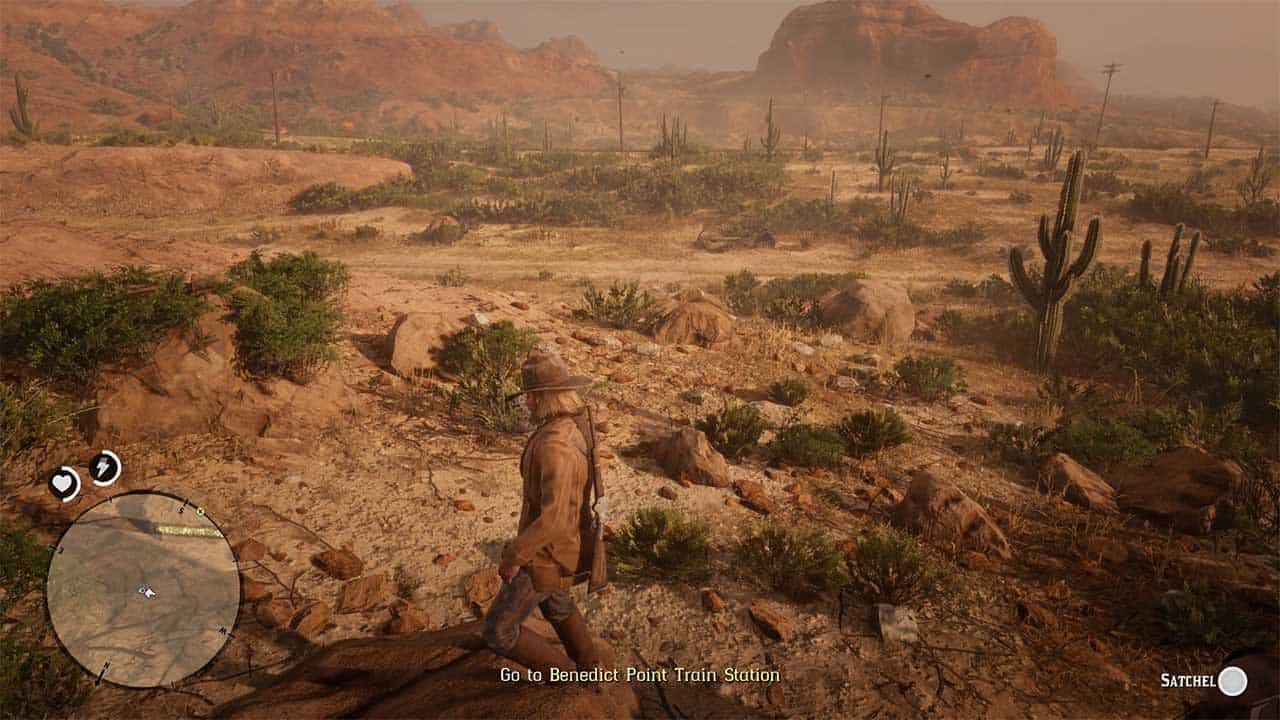Click the N compass marker on the minimap

108,666
